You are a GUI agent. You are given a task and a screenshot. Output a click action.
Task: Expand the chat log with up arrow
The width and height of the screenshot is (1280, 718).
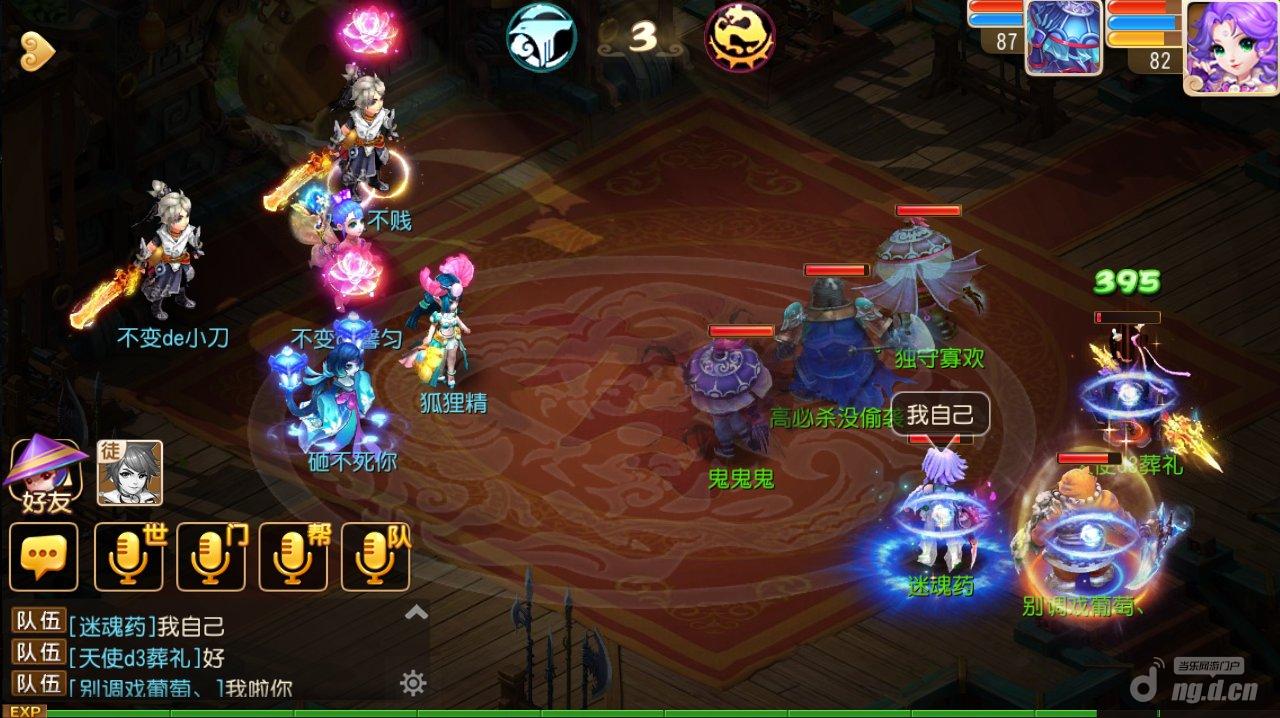point(416,612)
